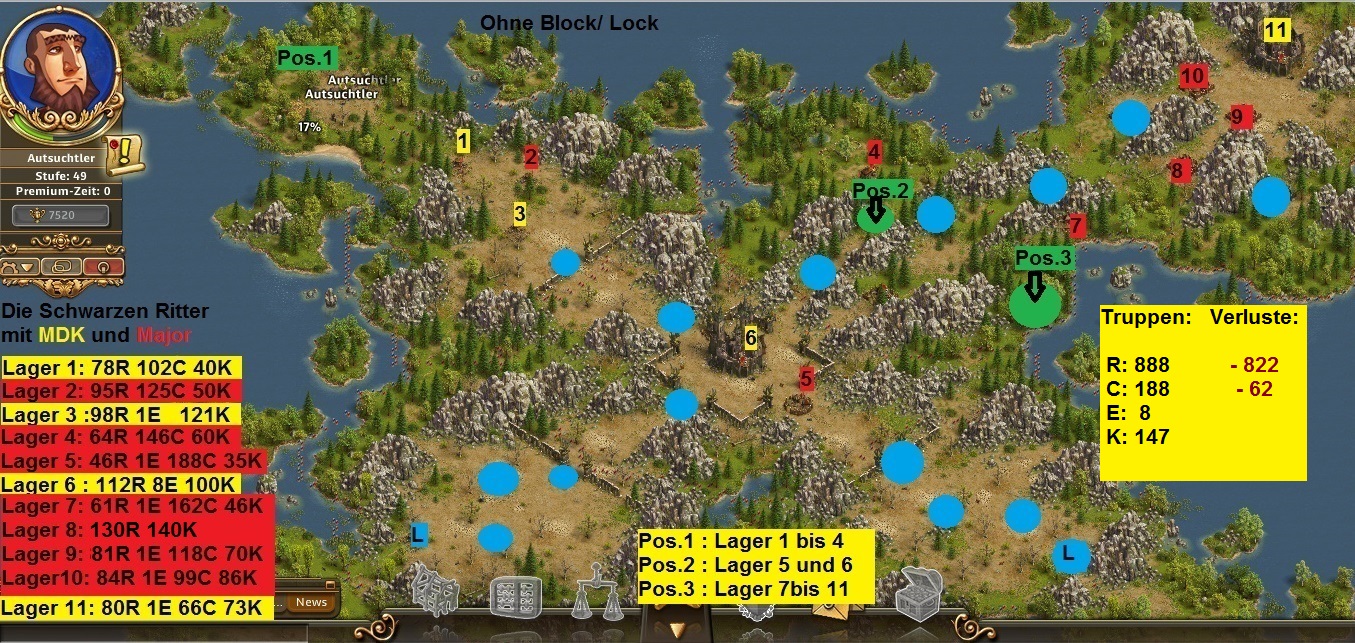Click the chat bubbles button
This screenshot has width=1355, height=643.
(62, 267)
